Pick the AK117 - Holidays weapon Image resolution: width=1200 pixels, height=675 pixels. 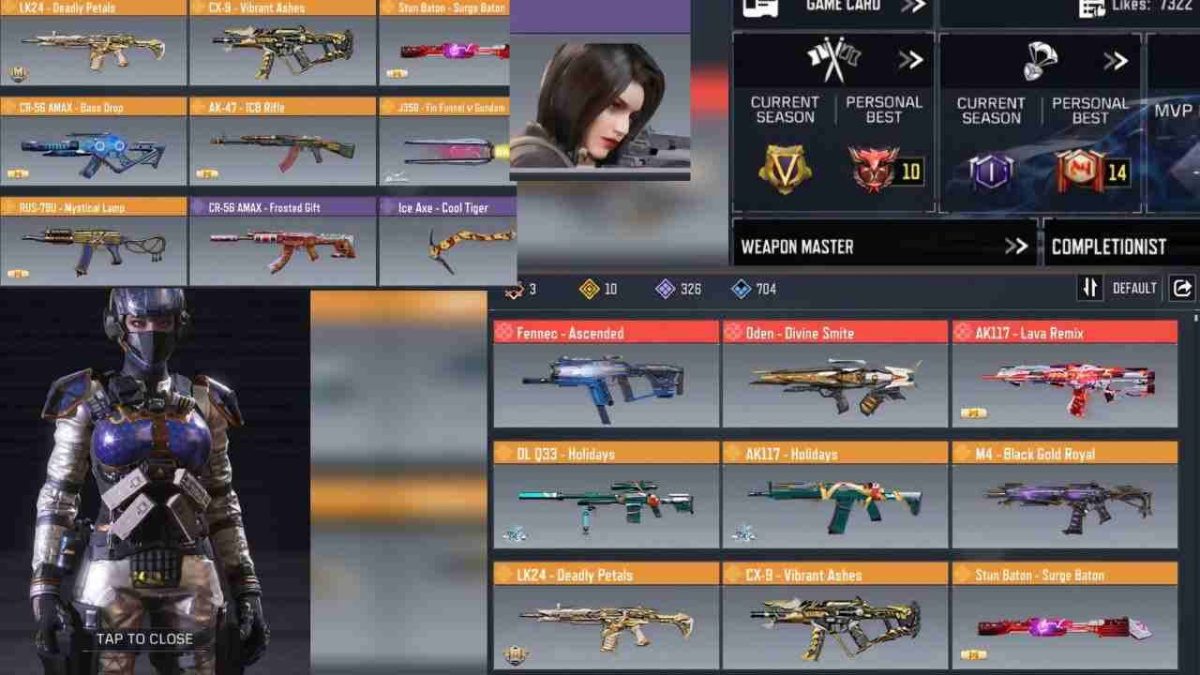pyautogui.click(x=835, y=496)
